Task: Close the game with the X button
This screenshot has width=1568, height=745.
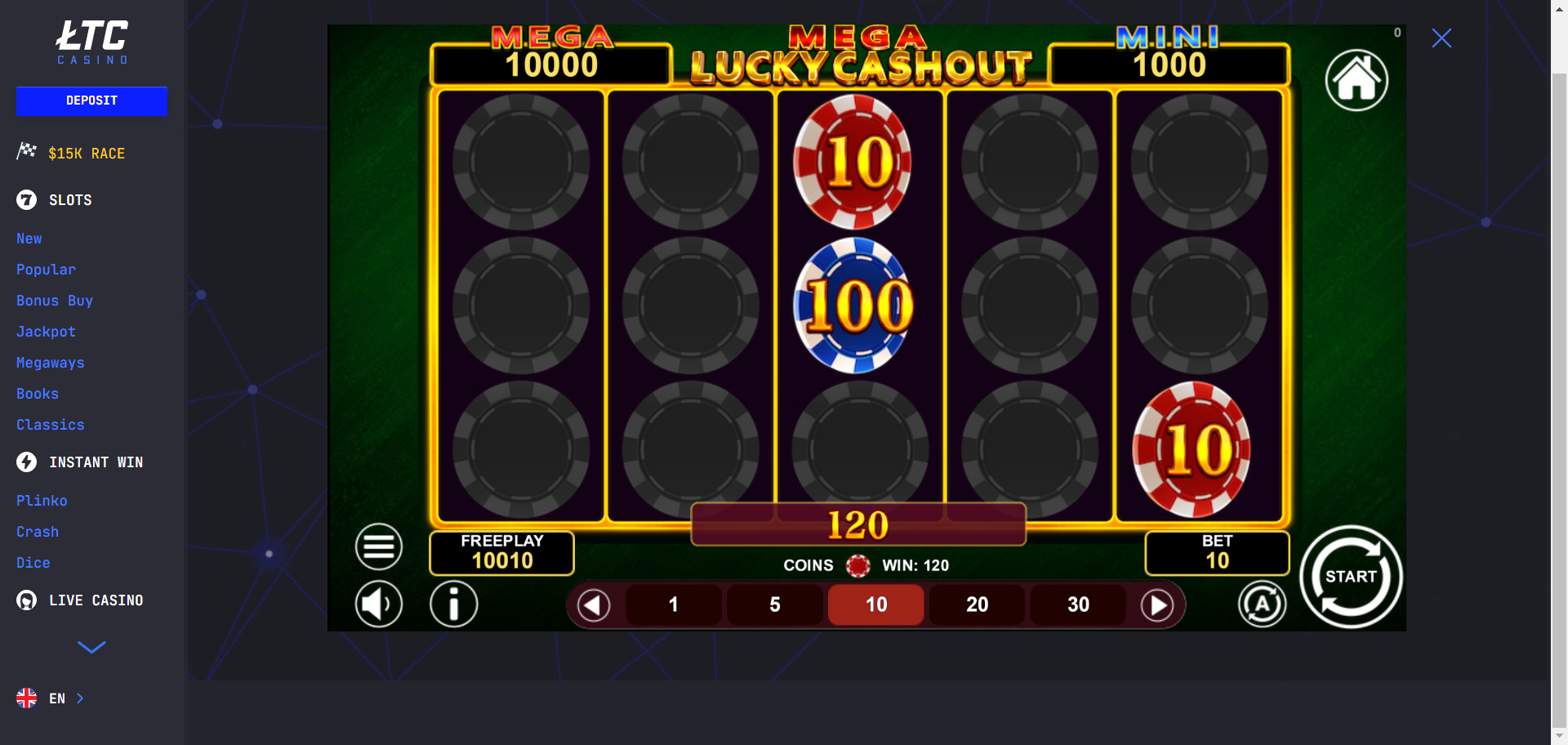Action: (x=1441, y=38)
